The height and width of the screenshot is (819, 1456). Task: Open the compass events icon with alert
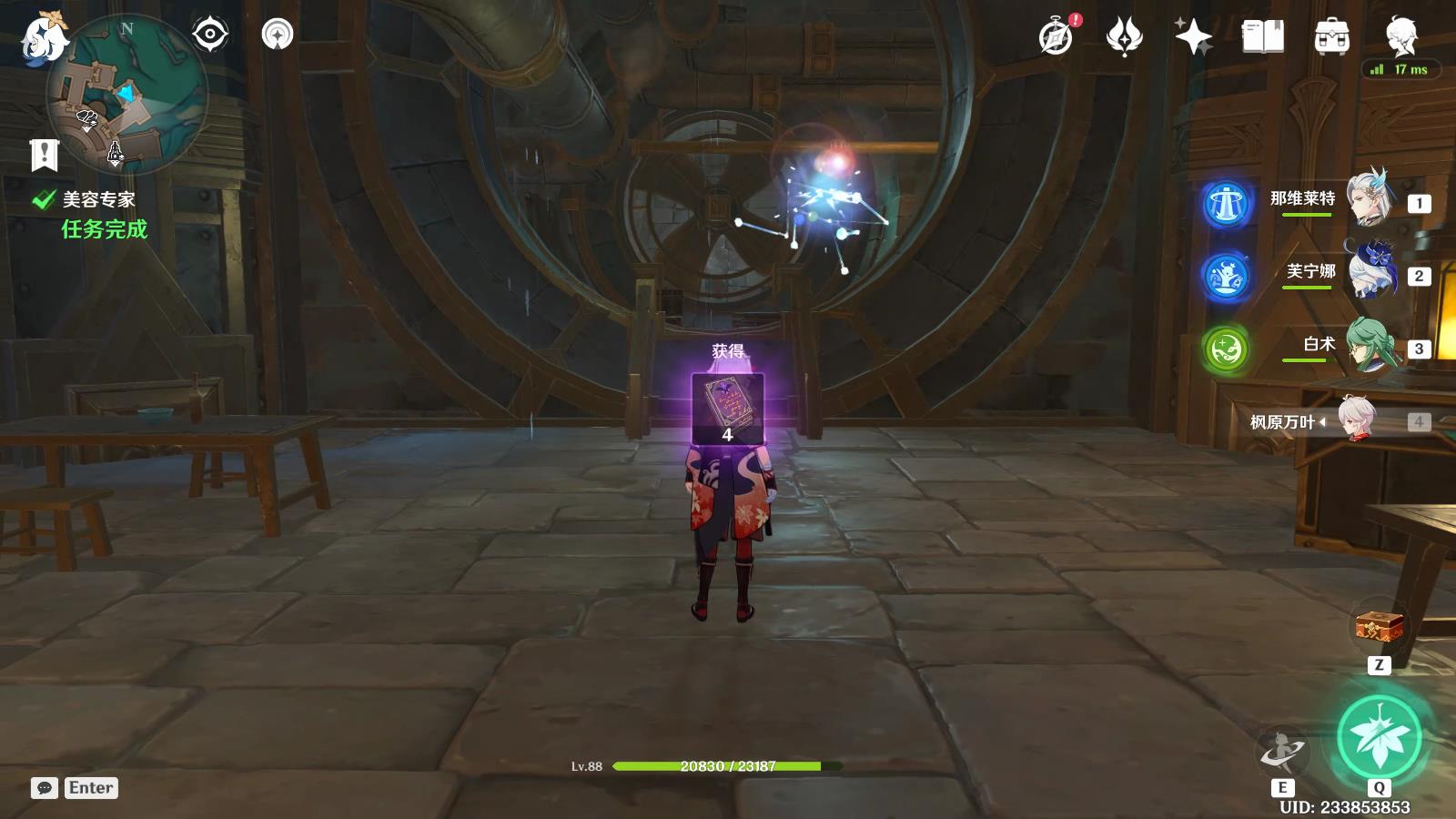[1057, 37]
